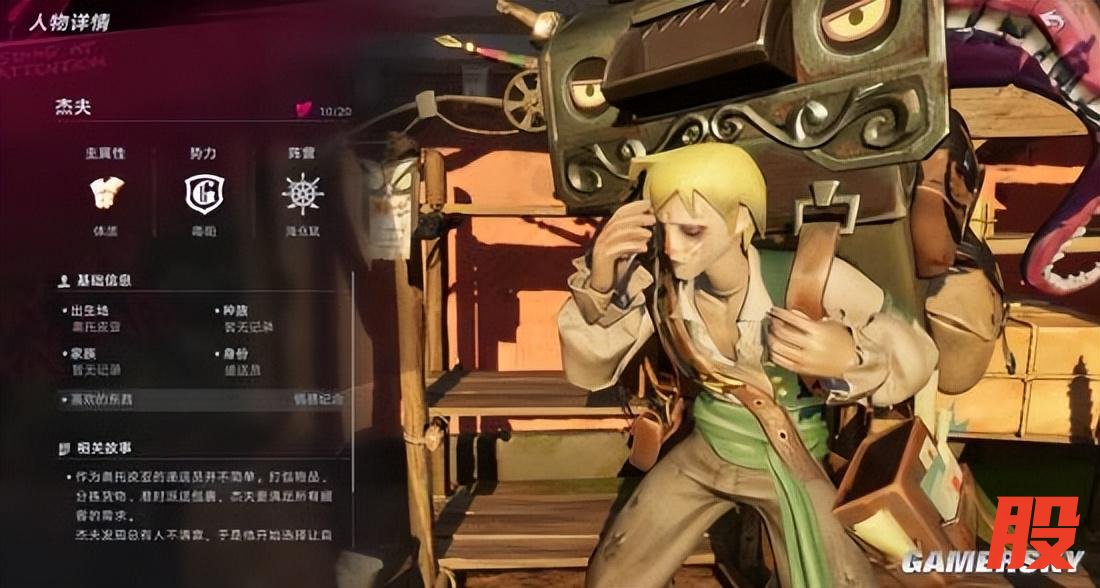
Task: Select the 主属性 torso icon
Action: [106, 192]
